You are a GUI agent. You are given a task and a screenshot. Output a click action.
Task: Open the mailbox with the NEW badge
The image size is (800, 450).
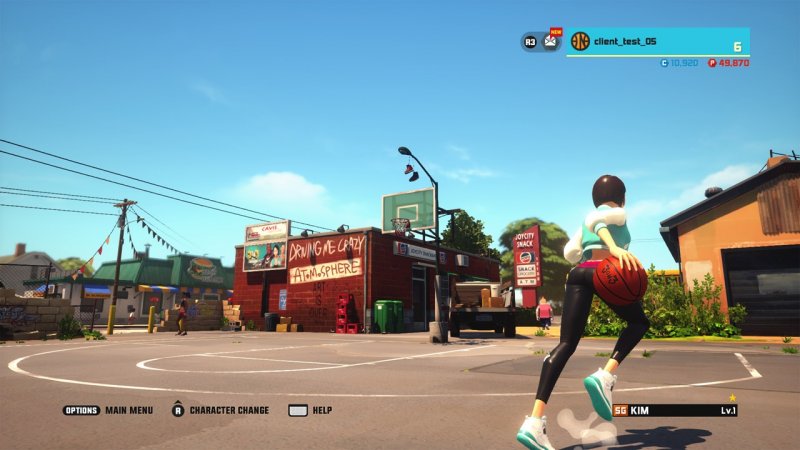tap(551, 42)
